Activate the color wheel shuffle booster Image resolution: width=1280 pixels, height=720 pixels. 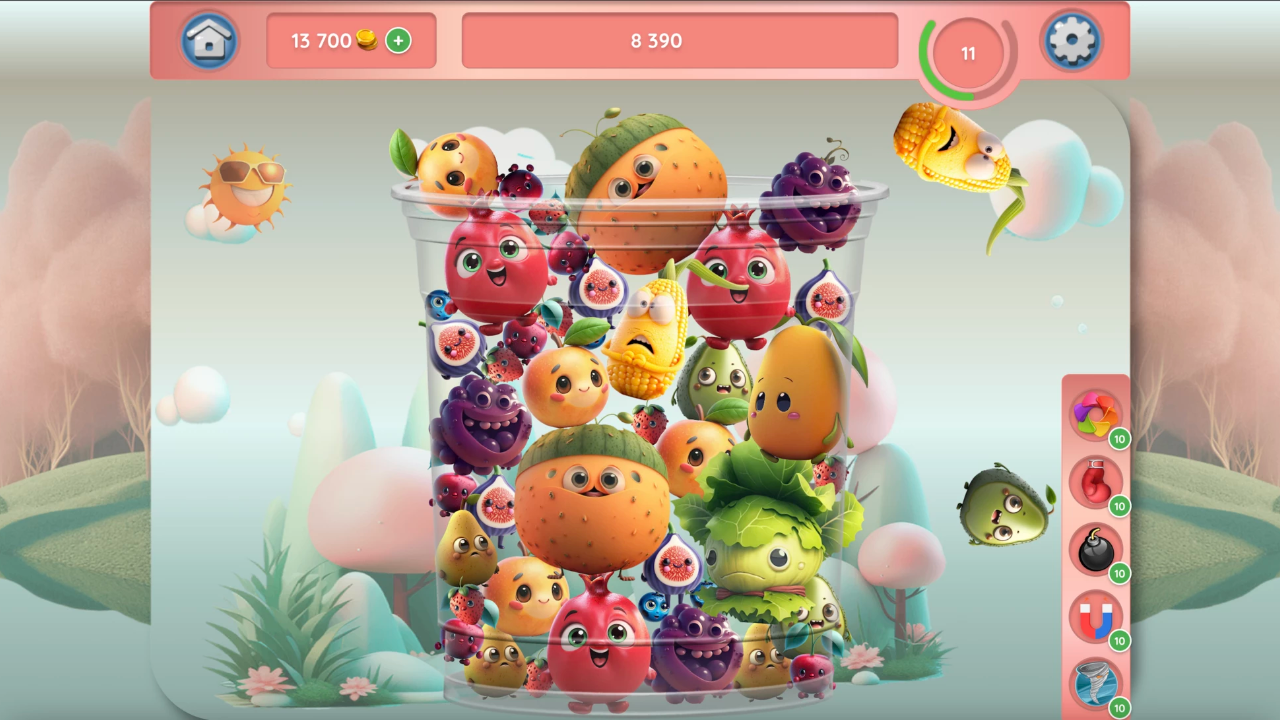point(1096,414)
